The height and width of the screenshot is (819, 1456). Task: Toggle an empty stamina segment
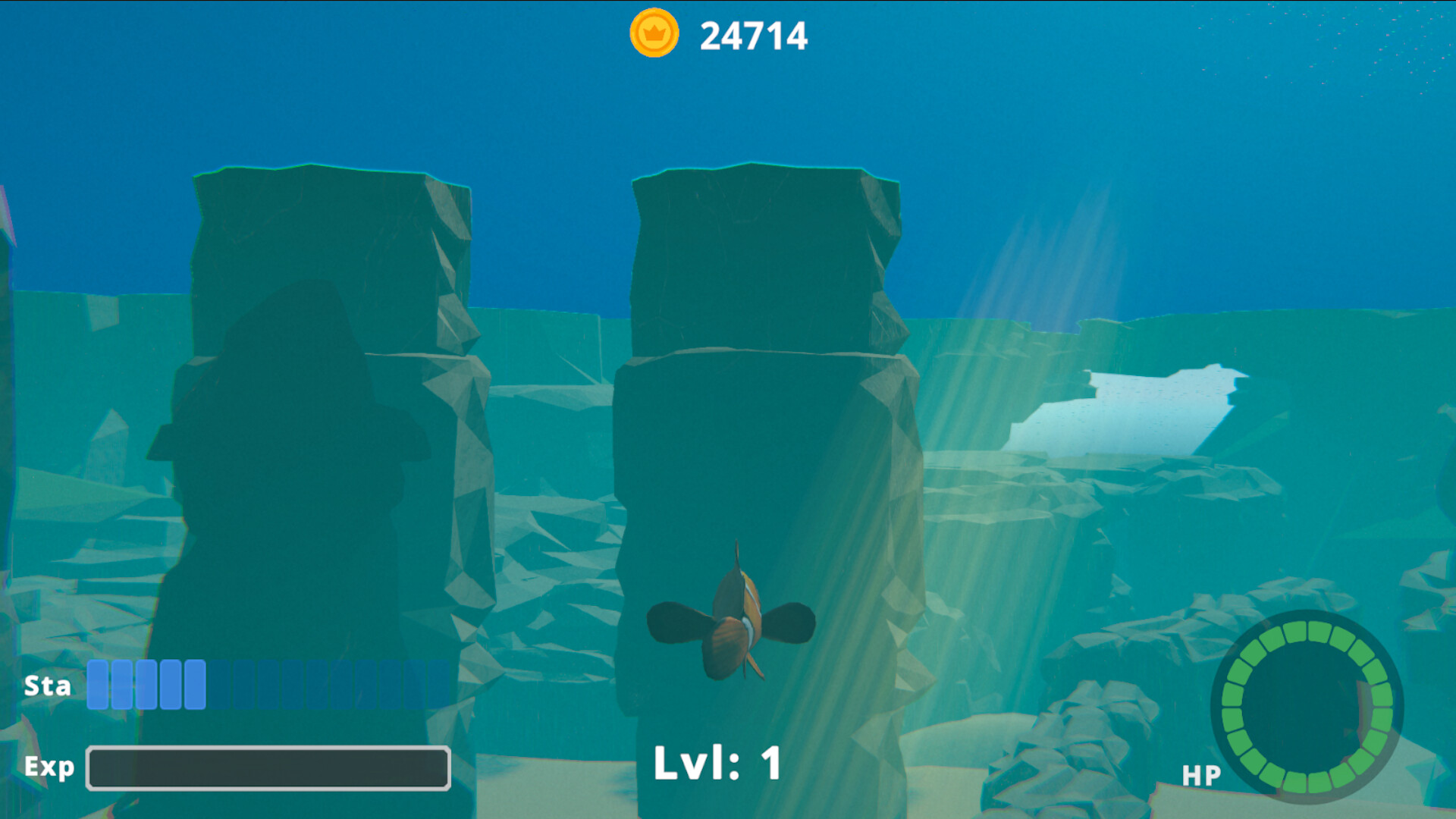(303, 685)
